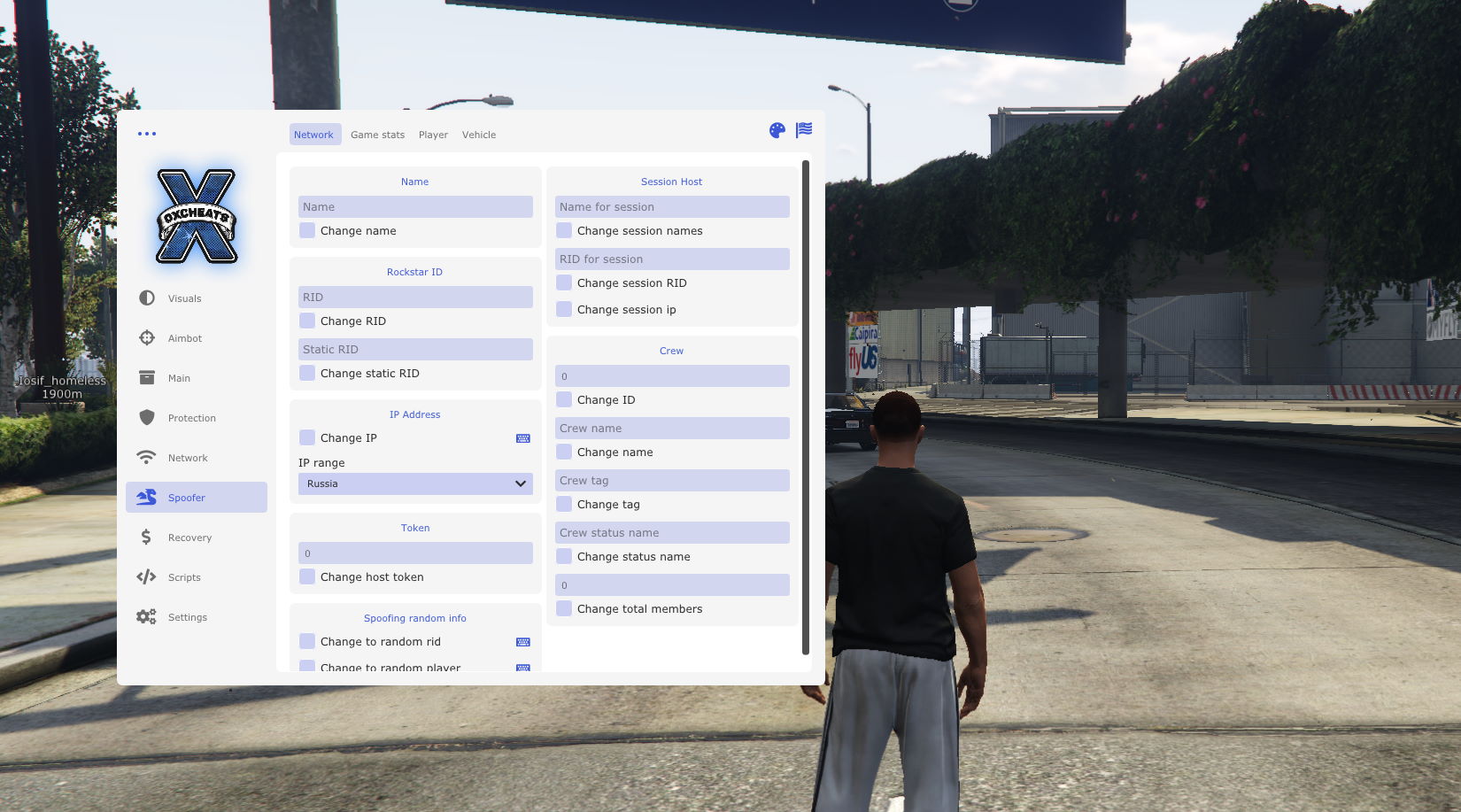Switch to the Game stats tab
1461x812 pixels.
tap(377, 135)
